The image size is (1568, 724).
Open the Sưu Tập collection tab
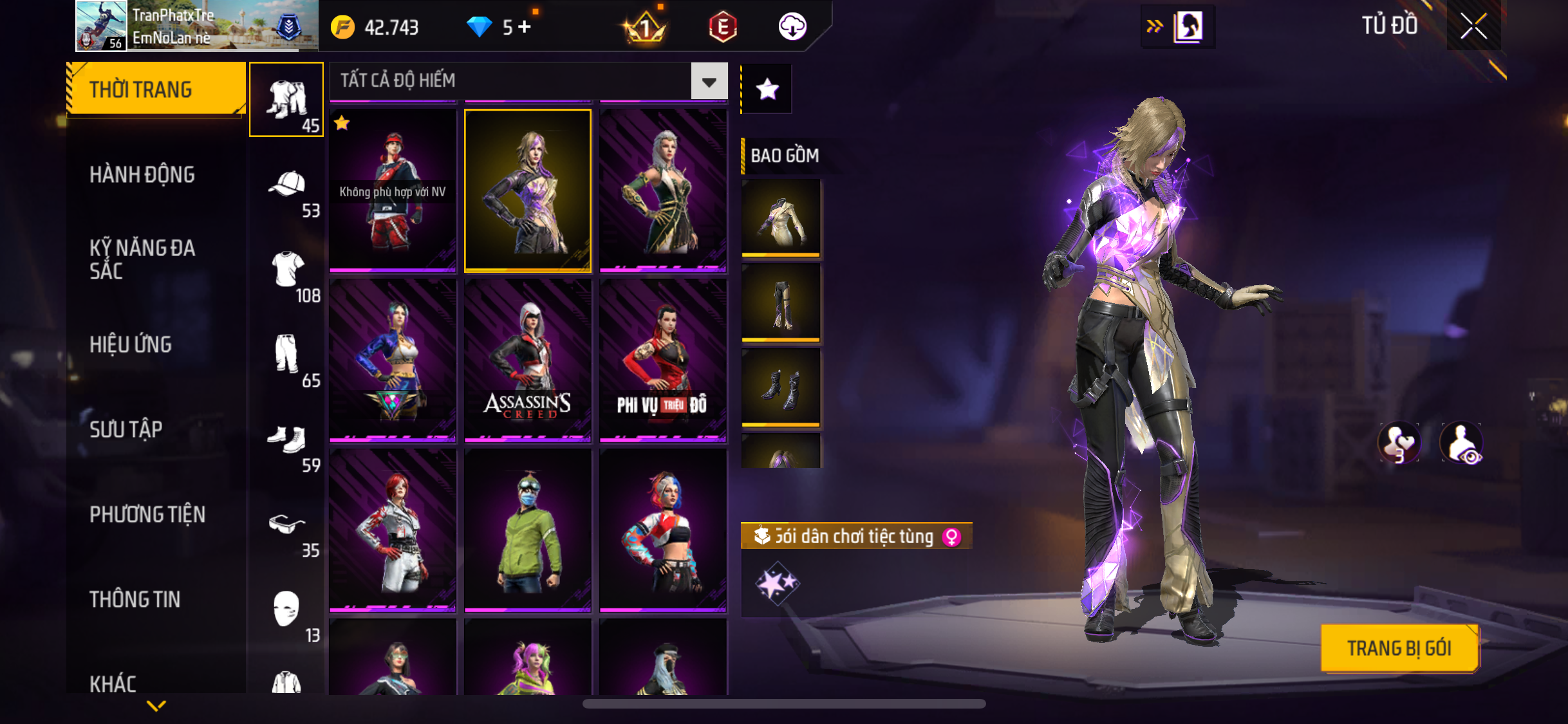point(126,429)
